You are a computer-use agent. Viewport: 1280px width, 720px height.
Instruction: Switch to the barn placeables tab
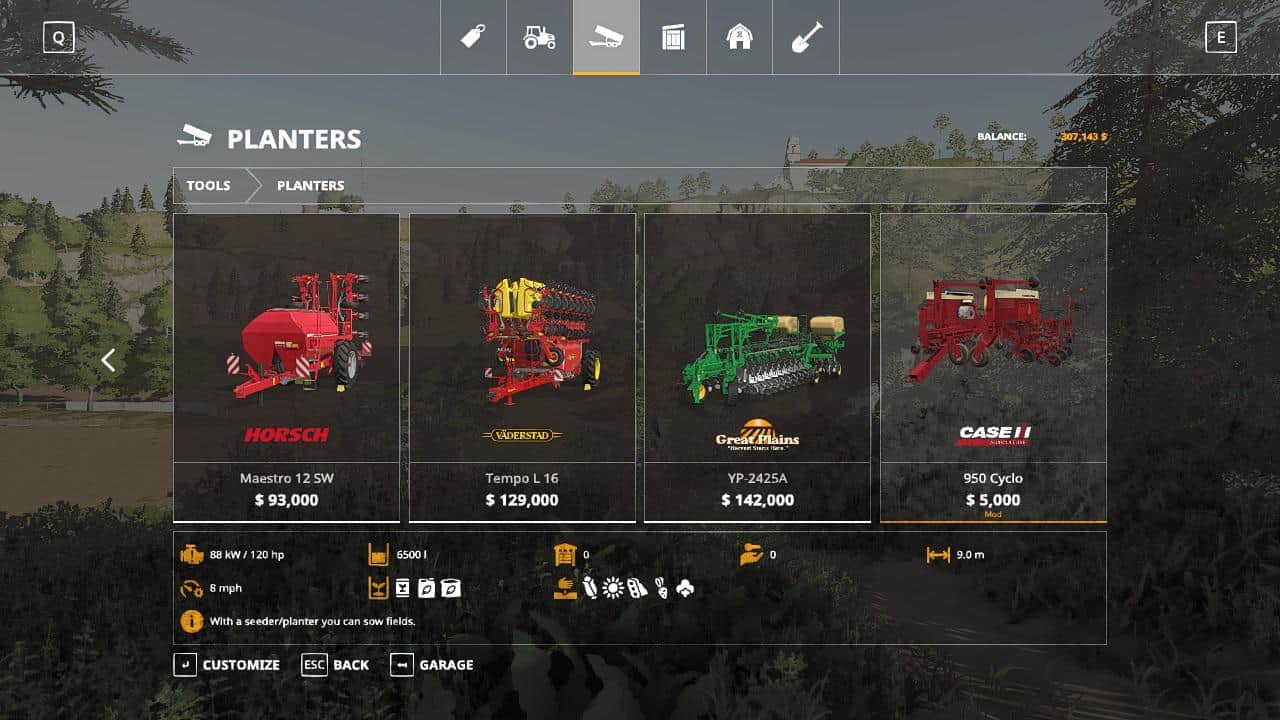tap(739, 37)
